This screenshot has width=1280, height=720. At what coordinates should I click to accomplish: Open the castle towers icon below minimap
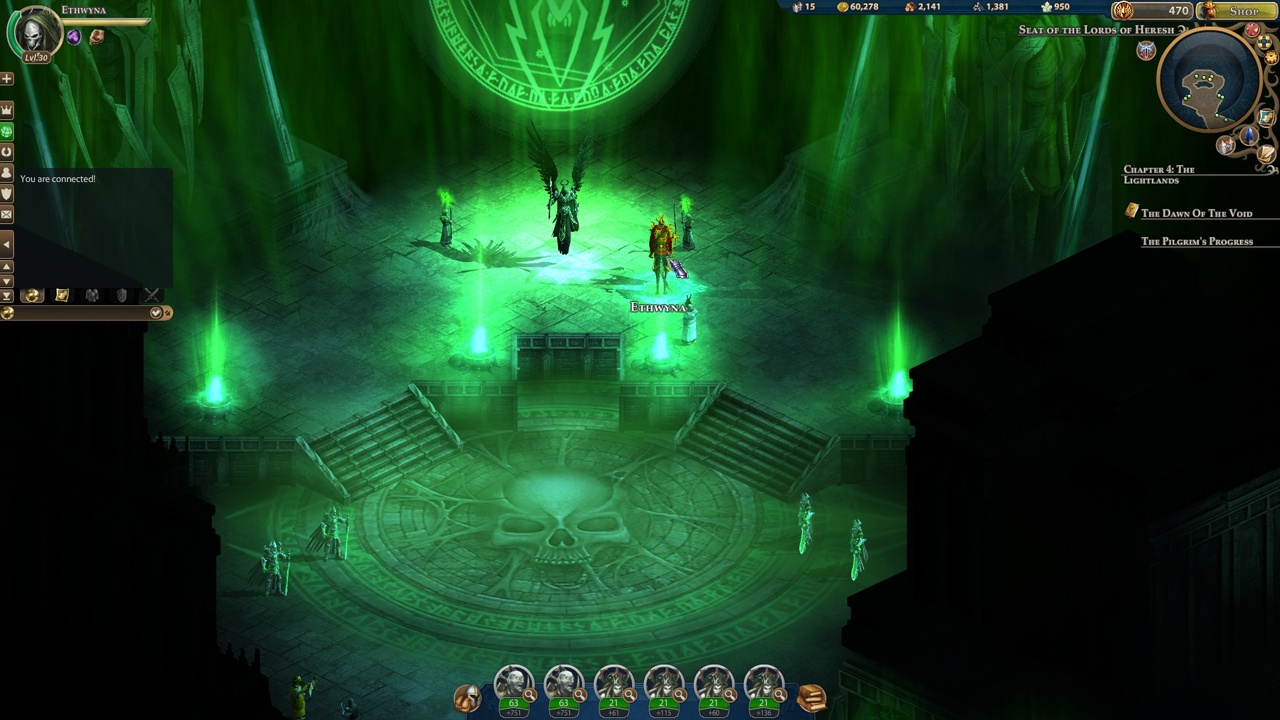click(x=1226, y=145)
